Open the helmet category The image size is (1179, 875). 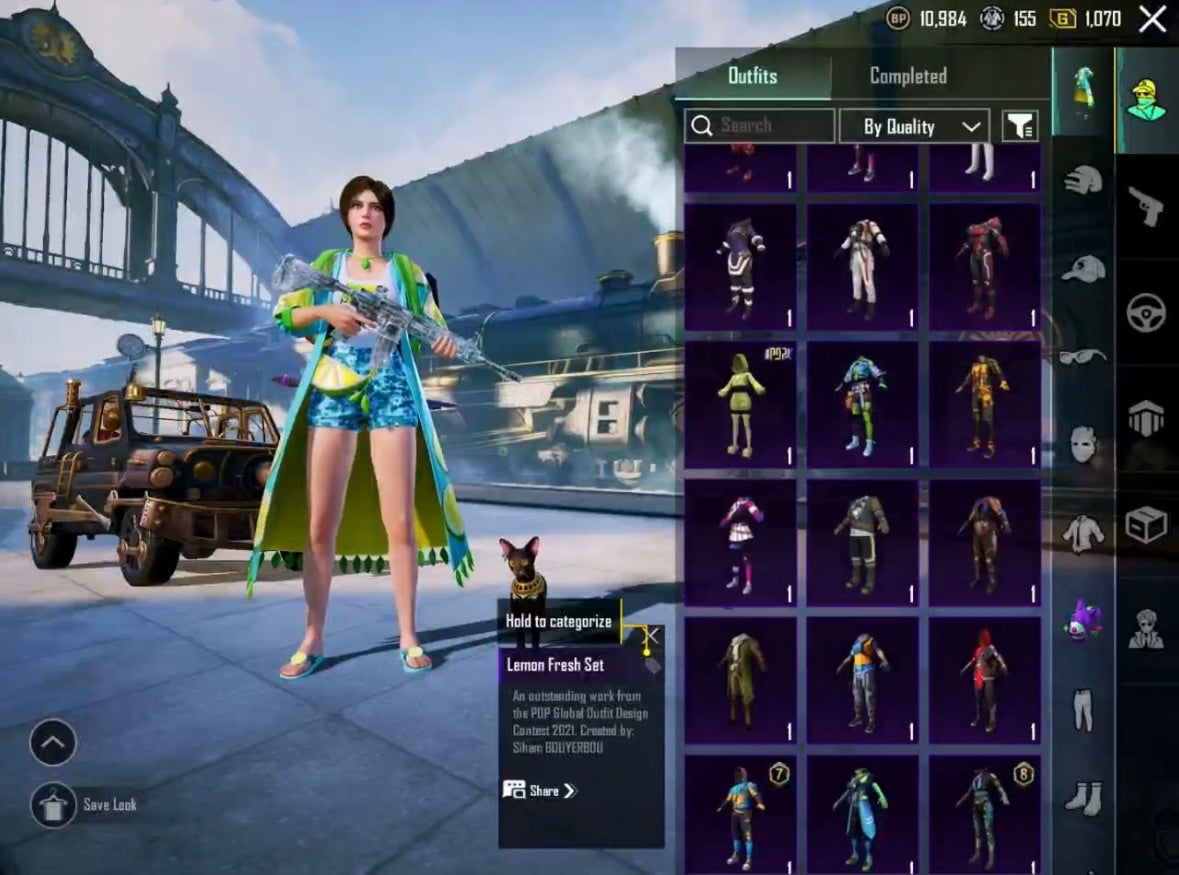(x=1083, y=180)
